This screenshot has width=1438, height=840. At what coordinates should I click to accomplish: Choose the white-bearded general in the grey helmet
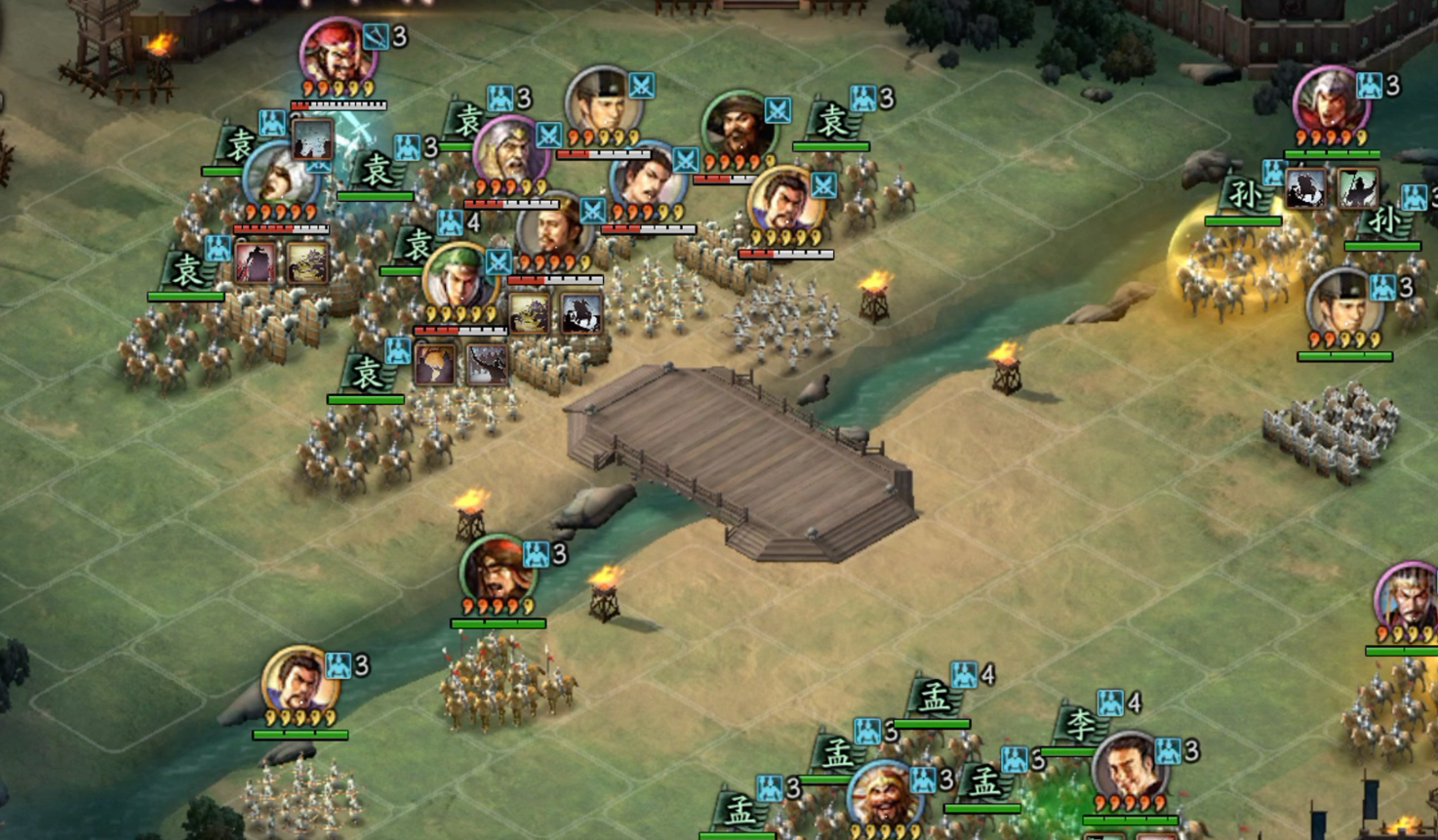click(508, 151)
